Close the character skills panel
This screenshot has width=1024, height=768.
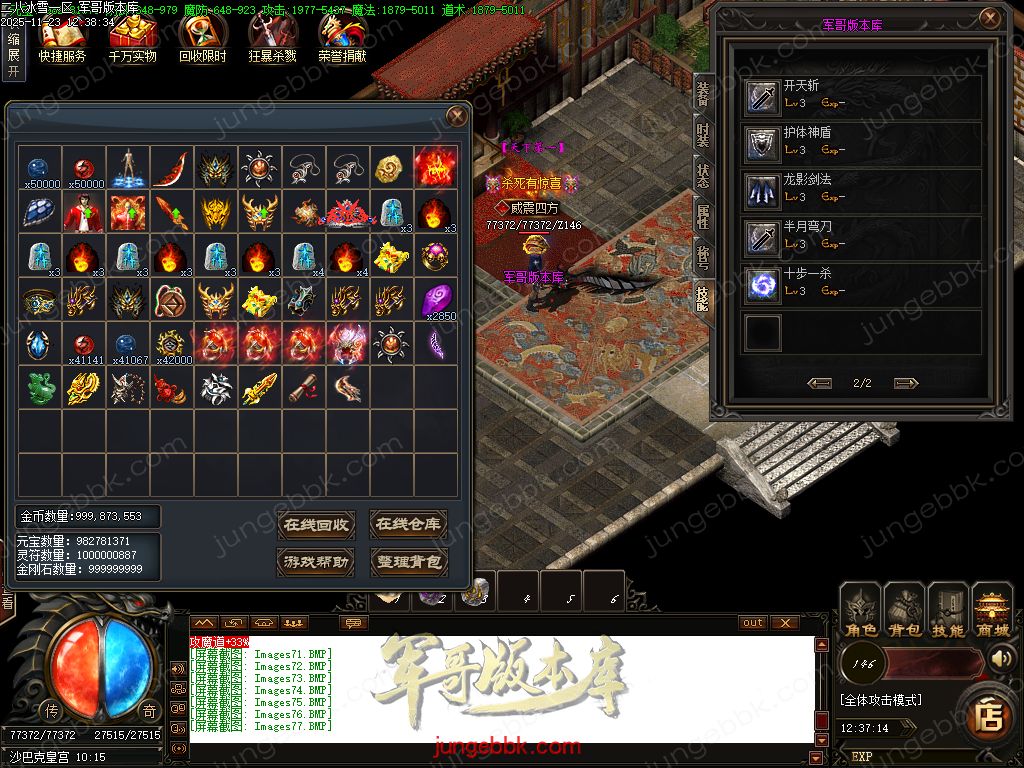click(x=990, y=18)
